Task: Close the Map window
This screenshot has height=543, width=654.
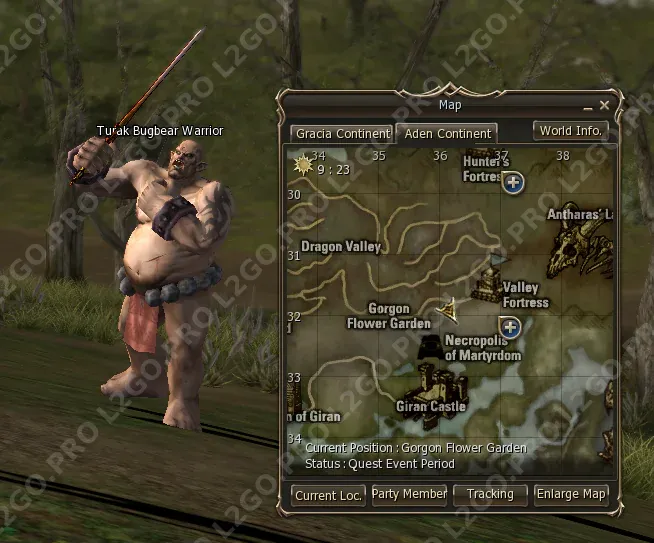Action: pos(604,105)
